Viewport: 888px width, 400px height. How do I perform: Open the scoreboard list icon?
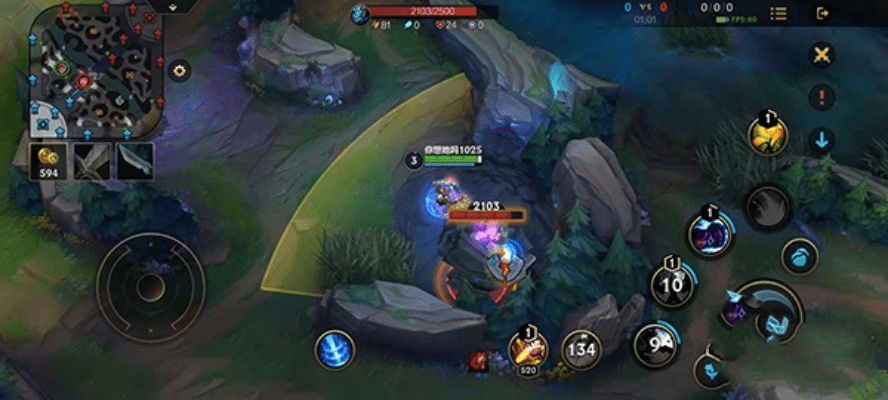(778, 13)
